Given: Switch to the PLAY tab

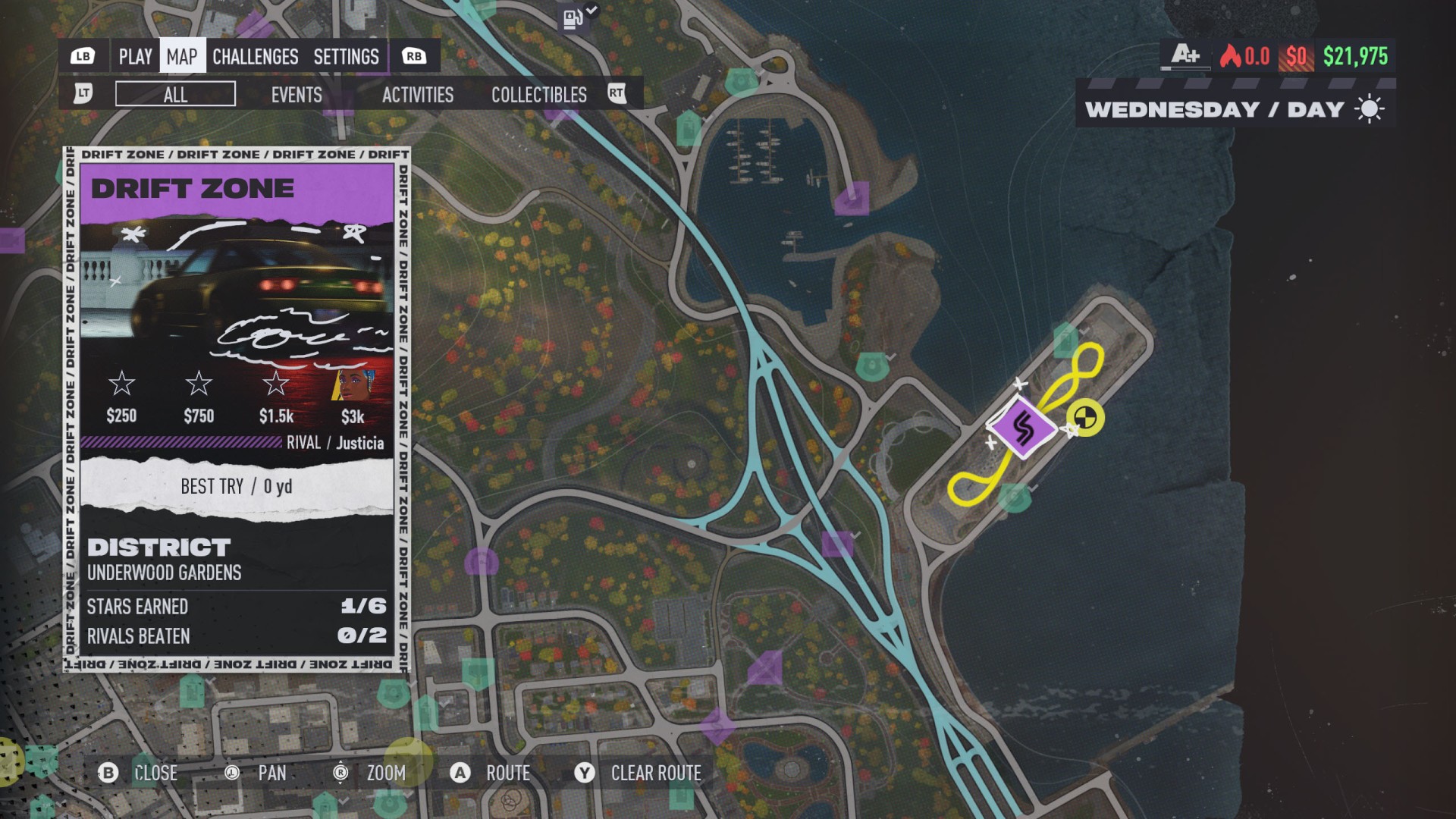Looking at the screenshot, I should [135, 56].
